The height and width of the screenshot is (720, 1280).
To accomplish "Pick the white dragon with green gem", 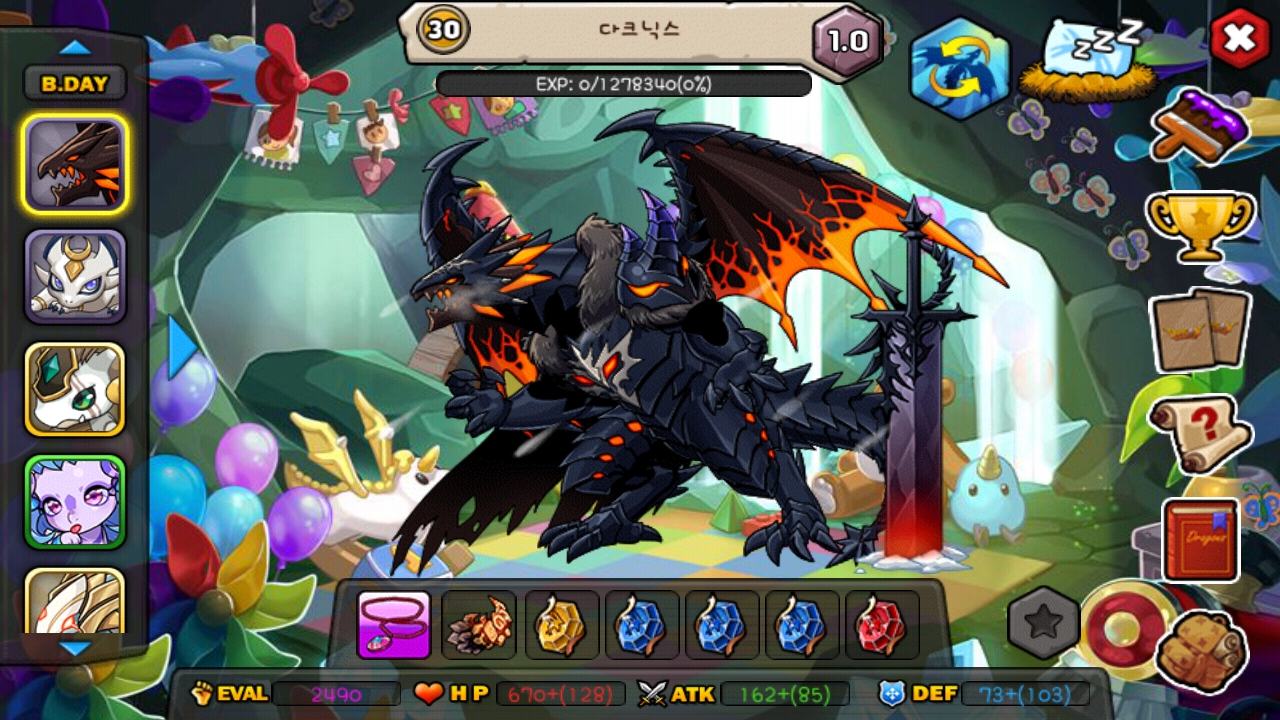I will [75, 389].
